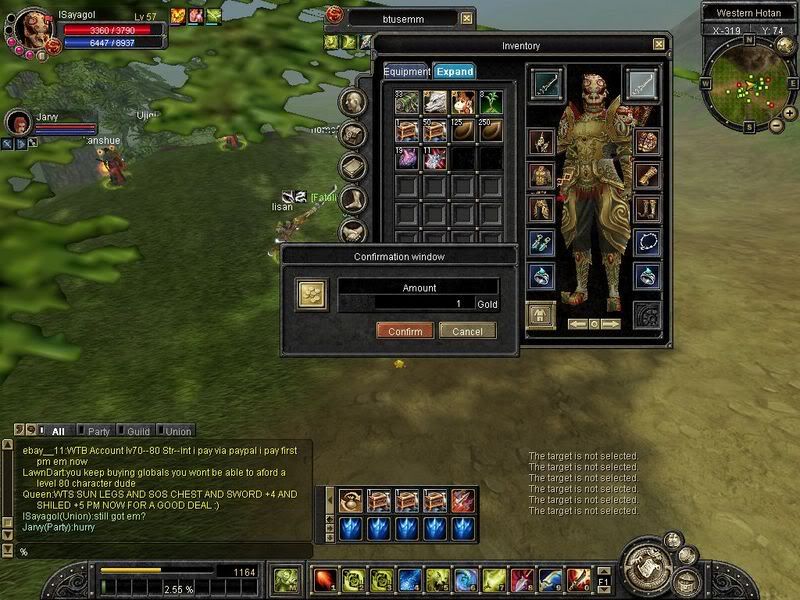Pick the pink crystal inventory item
800x600 pixels.
[x=406, y=158]
